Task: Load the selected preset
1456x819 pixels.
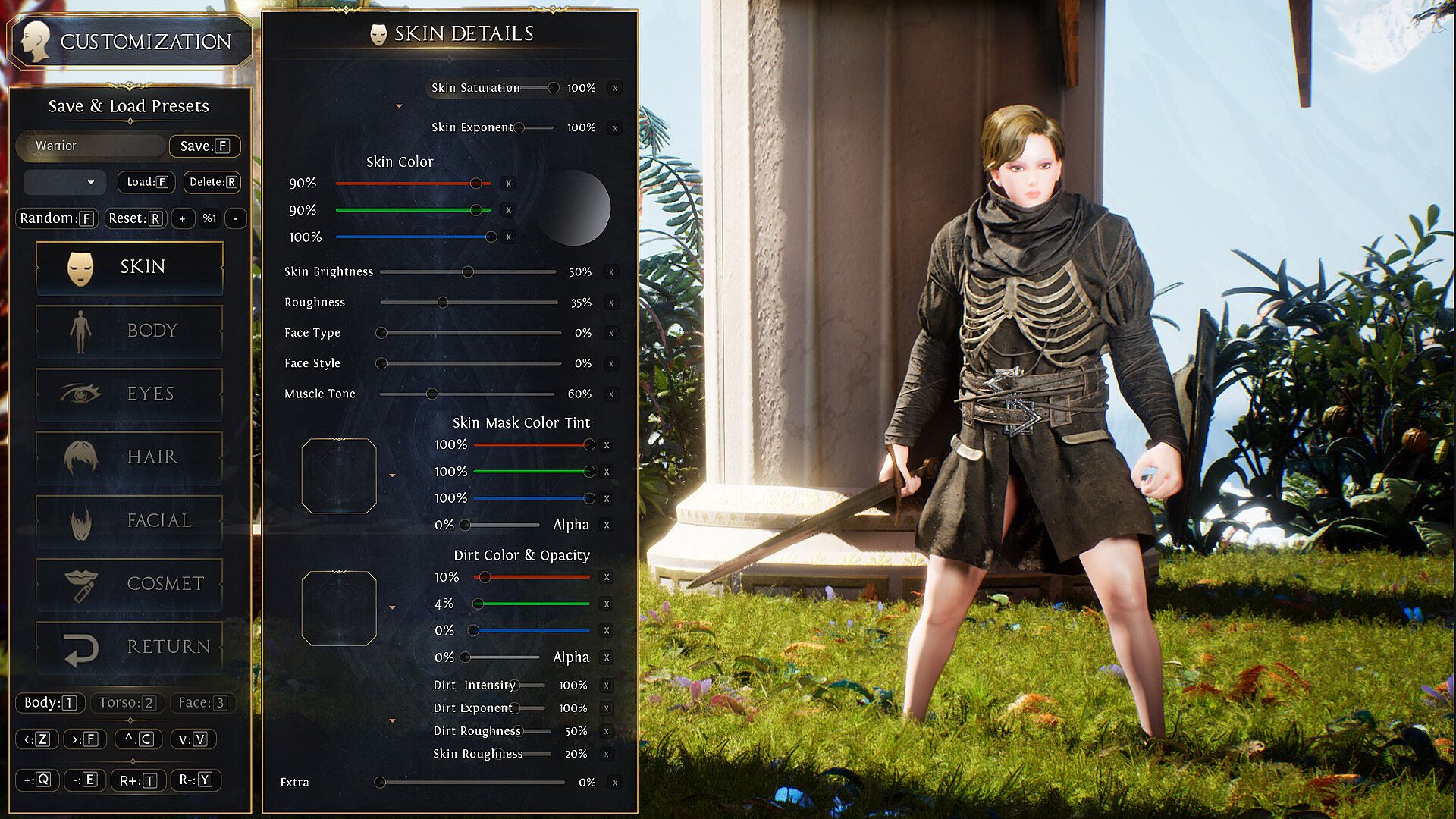Action: [146, 182]
